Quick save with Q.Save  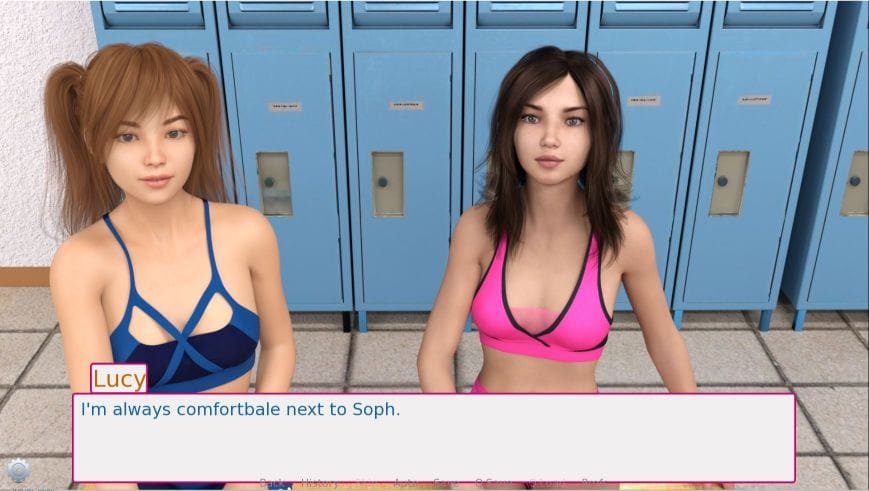coord(493,483)
